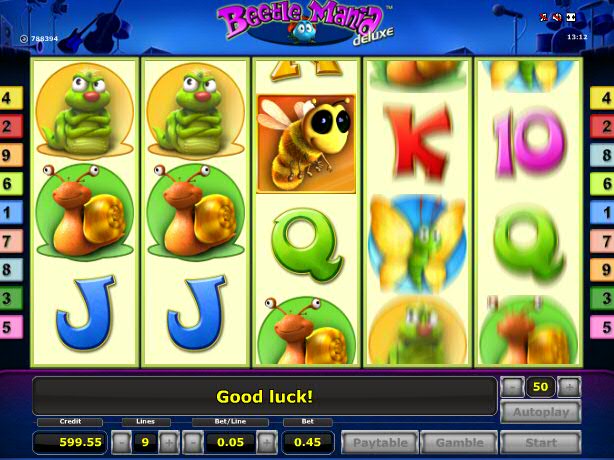Image resolution: width=614 pixels, height=460 pixels.
Task: Toggle the music mute icon
Action: tap(546, 18)
